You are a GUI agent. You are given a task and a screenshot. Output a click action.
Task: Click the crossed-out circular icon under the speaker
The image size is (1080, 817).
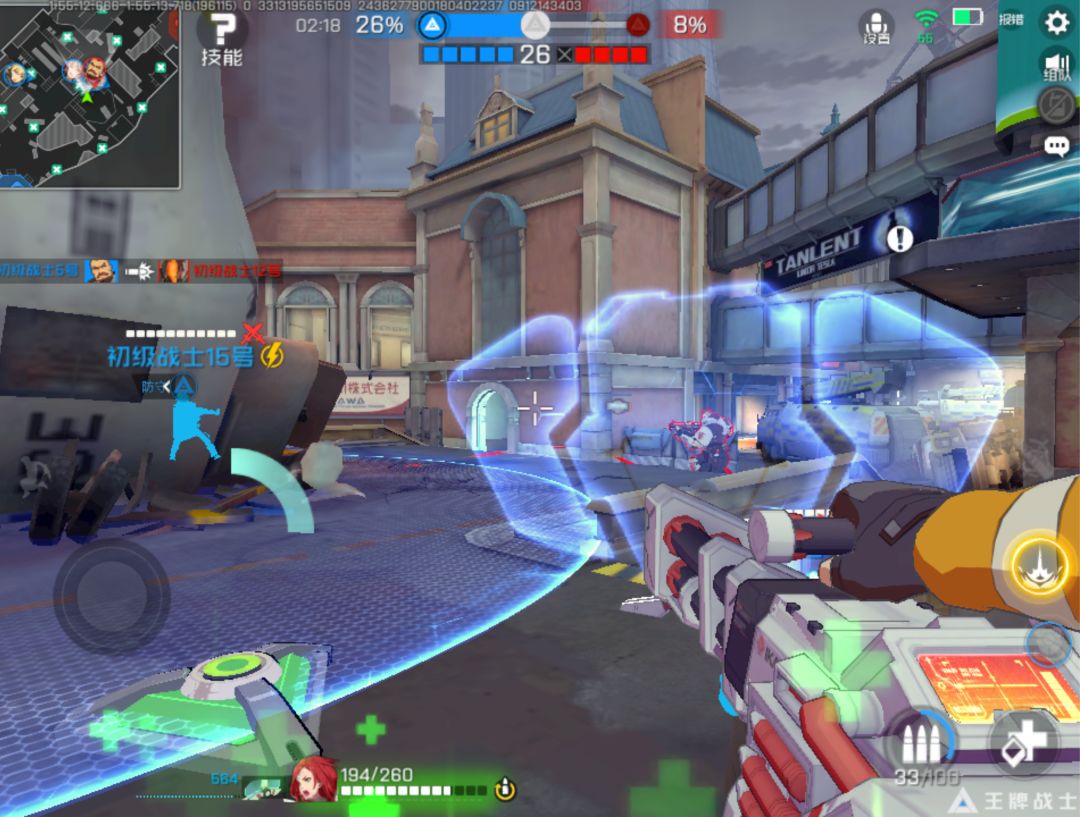pyautogui.click(x=1056, y=104)
